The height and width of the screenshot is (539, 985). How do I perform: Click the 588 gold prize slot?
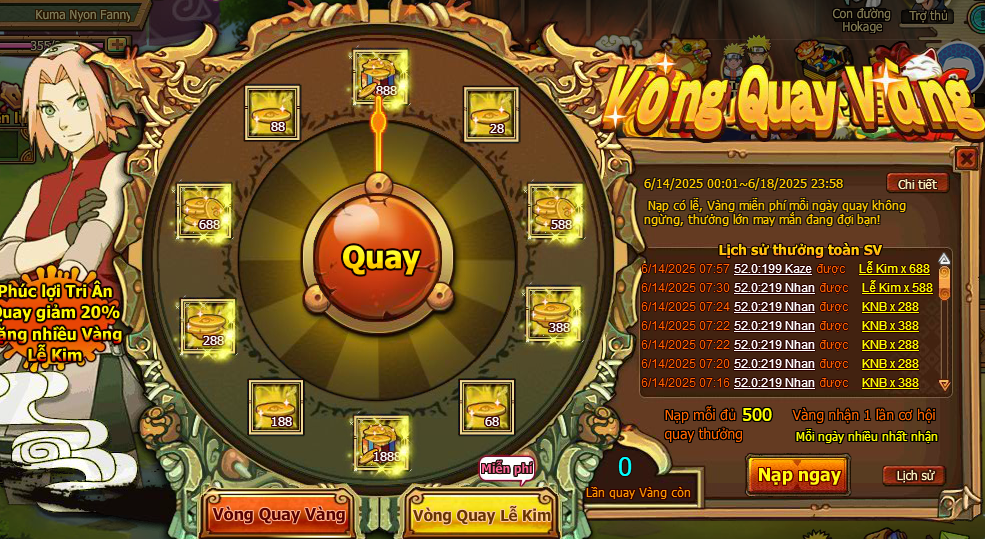tap(555, 211)
